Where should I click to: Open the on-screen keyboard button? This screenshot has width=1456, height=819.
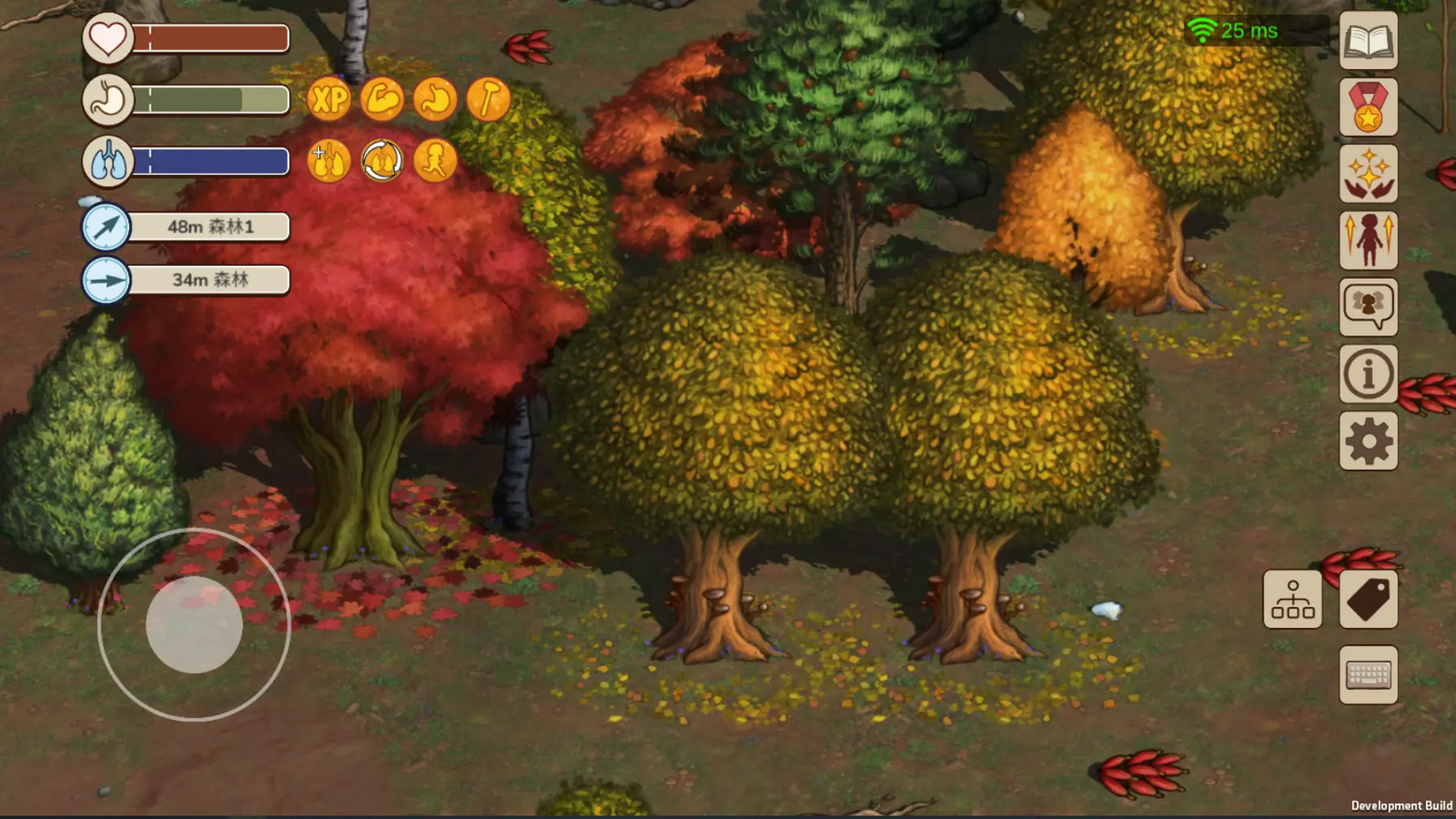coord(1368,674)
